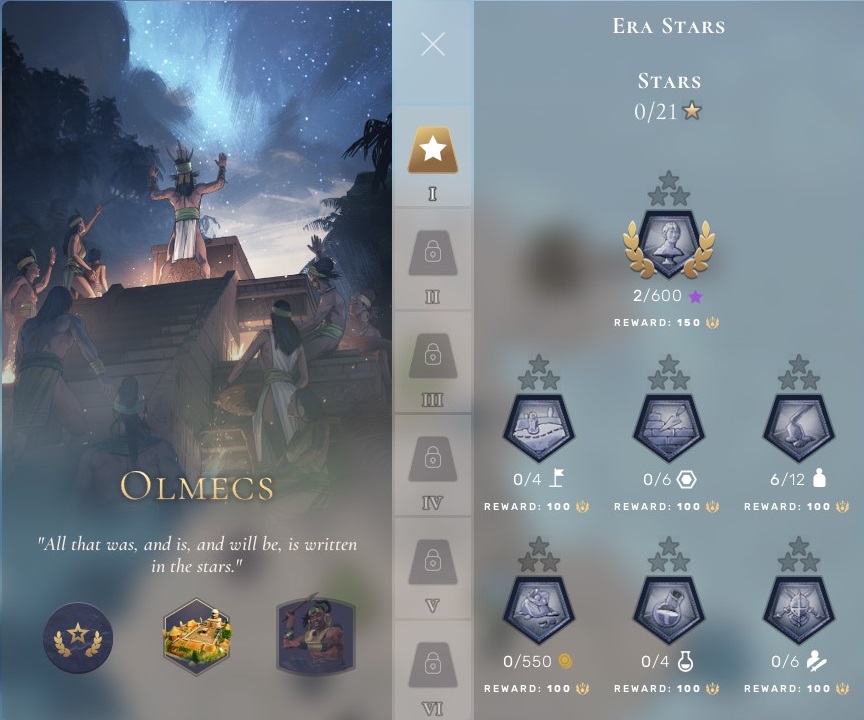Close the Era Stars panel
The width and height of the screenshot is (864, 720).
(433, 44)
